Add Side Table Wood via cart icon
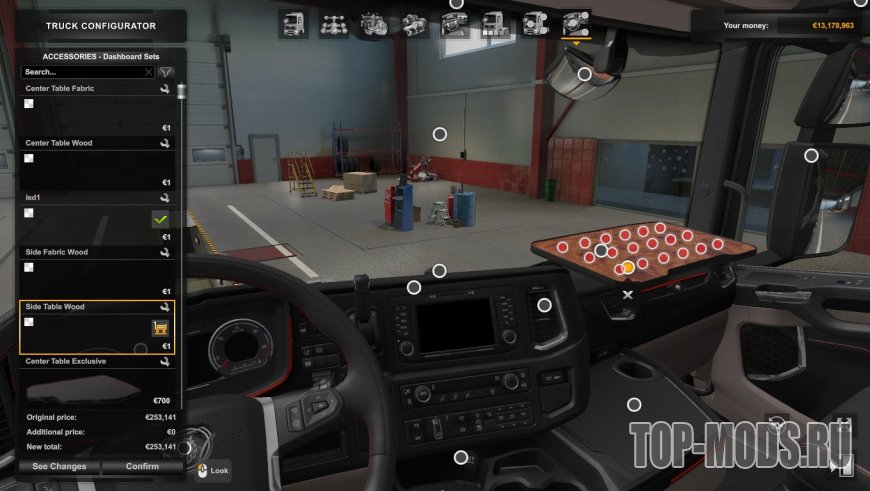The height and width of the screenshot is (491, 870). click(159, 328)
